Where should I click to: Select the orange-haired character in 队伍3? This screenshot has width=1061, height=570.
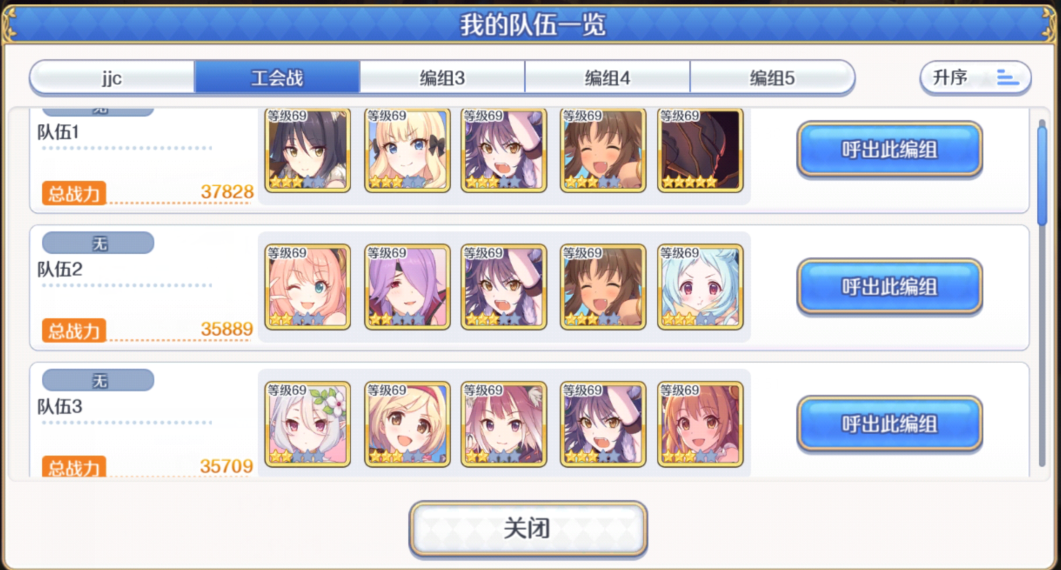pos(700,423)
